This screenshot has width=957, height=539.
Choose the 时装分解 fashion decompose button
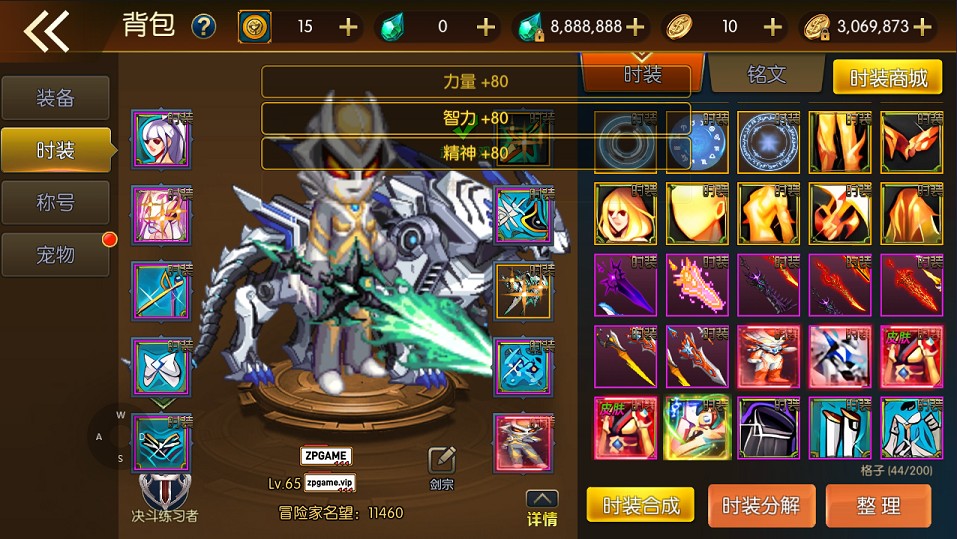pyautogui.click(x=761, y=505)
